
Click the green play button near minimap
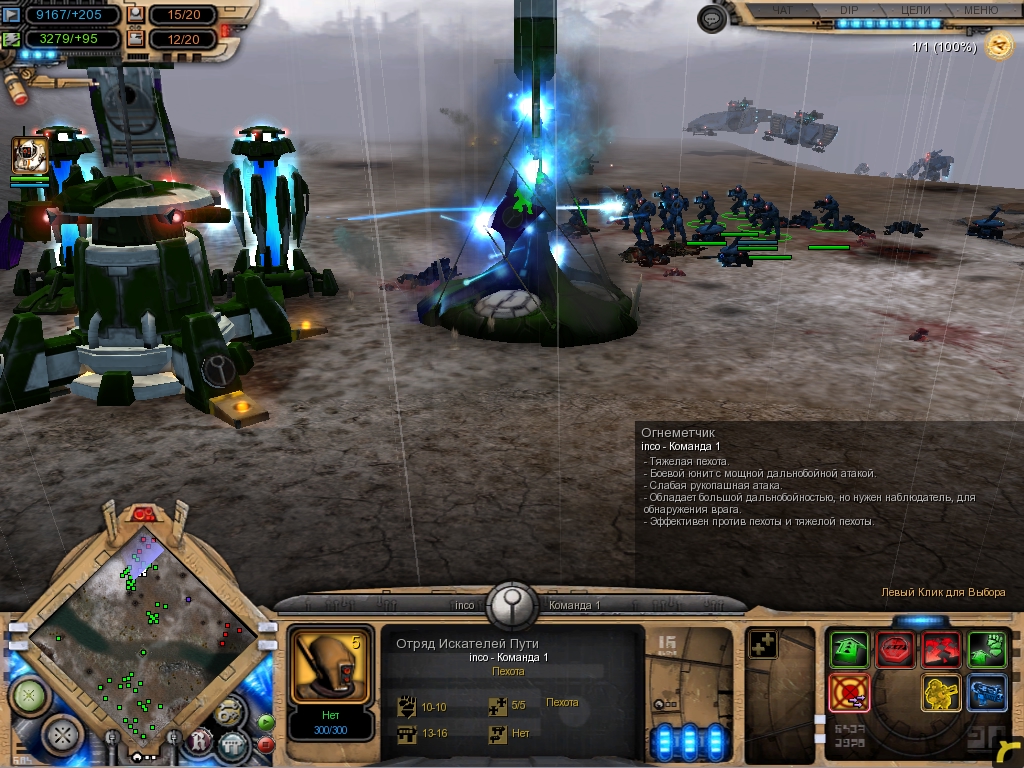coord(266,722)
